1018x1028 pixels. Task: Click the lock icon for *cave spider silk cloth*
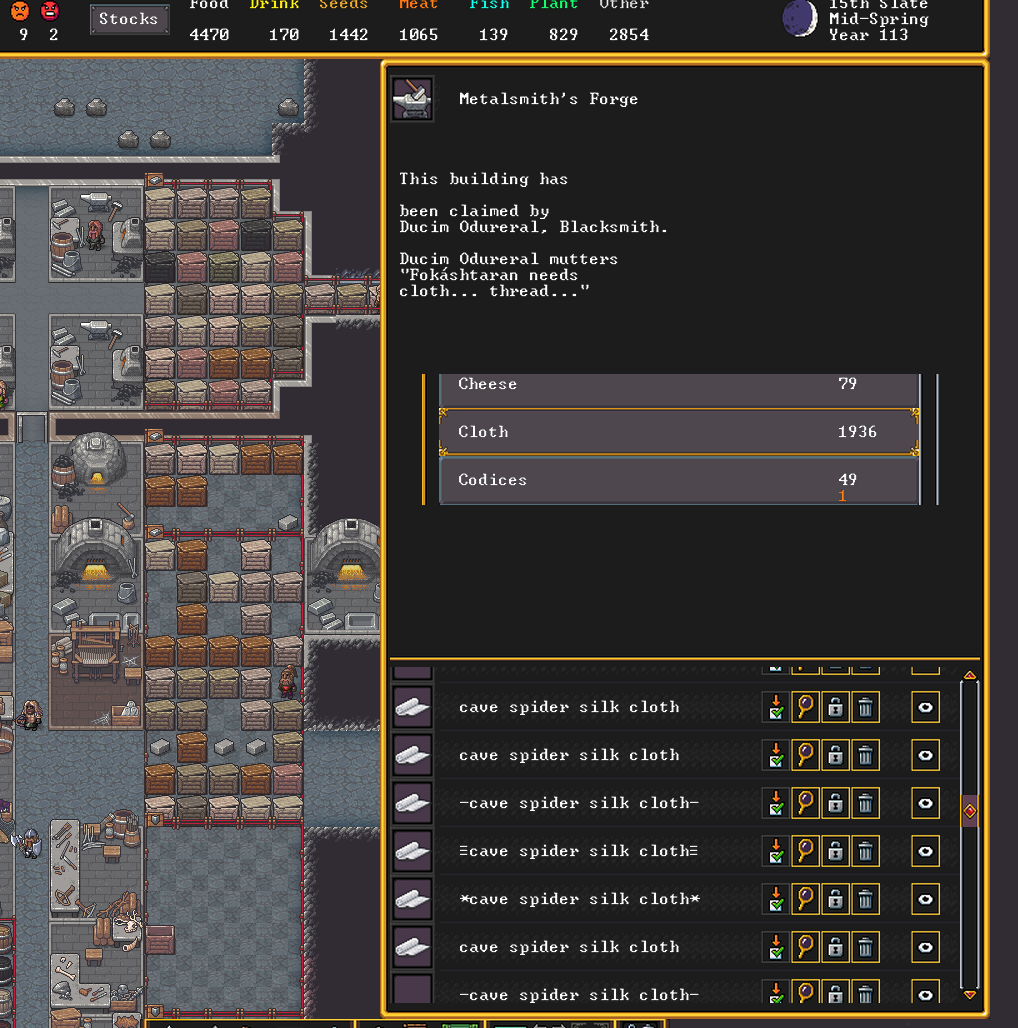[835, 899]
